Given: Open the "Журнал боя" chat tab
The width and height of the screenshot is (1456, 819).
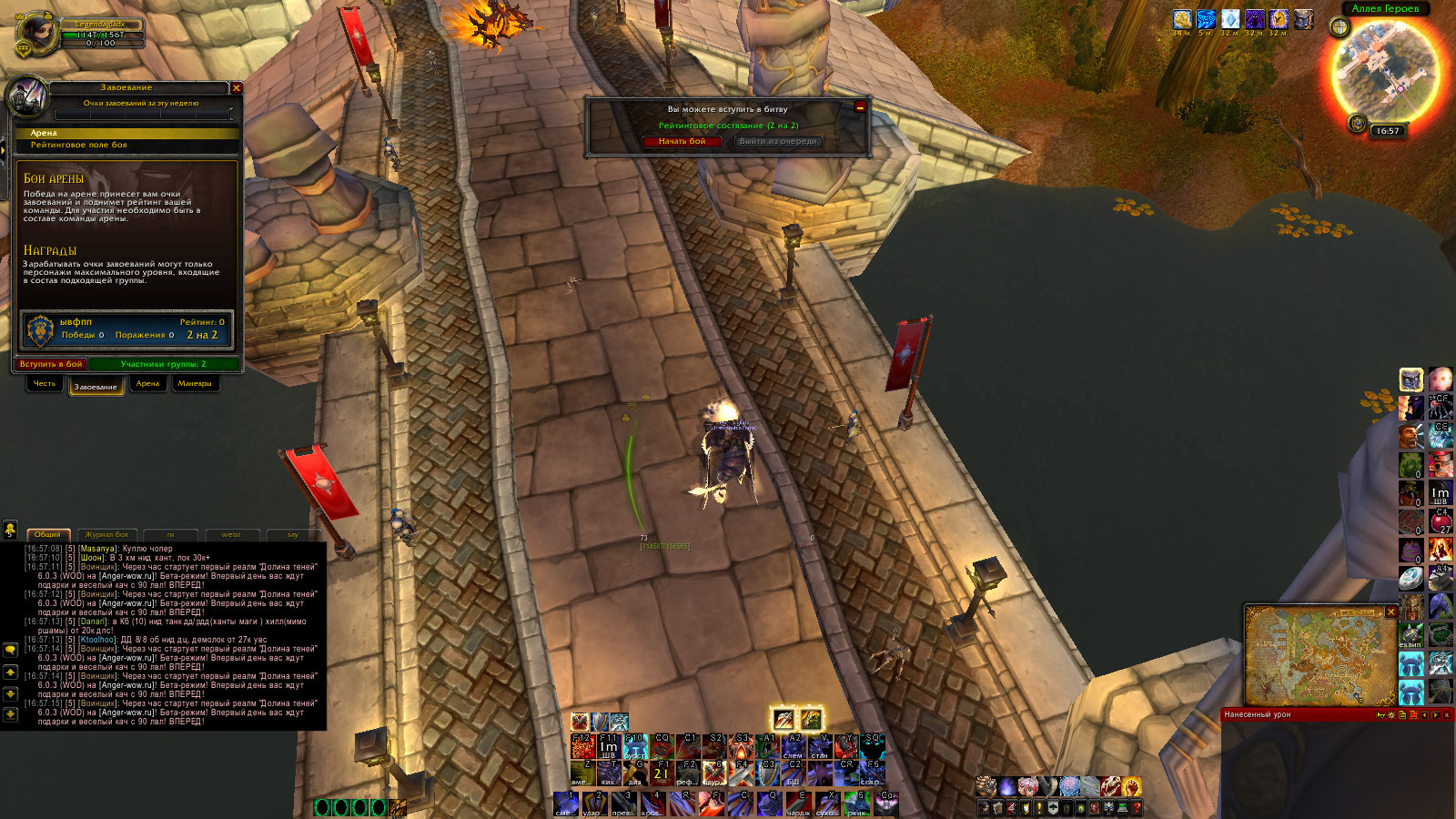Looking at the screenshot, I should point(107,534).
